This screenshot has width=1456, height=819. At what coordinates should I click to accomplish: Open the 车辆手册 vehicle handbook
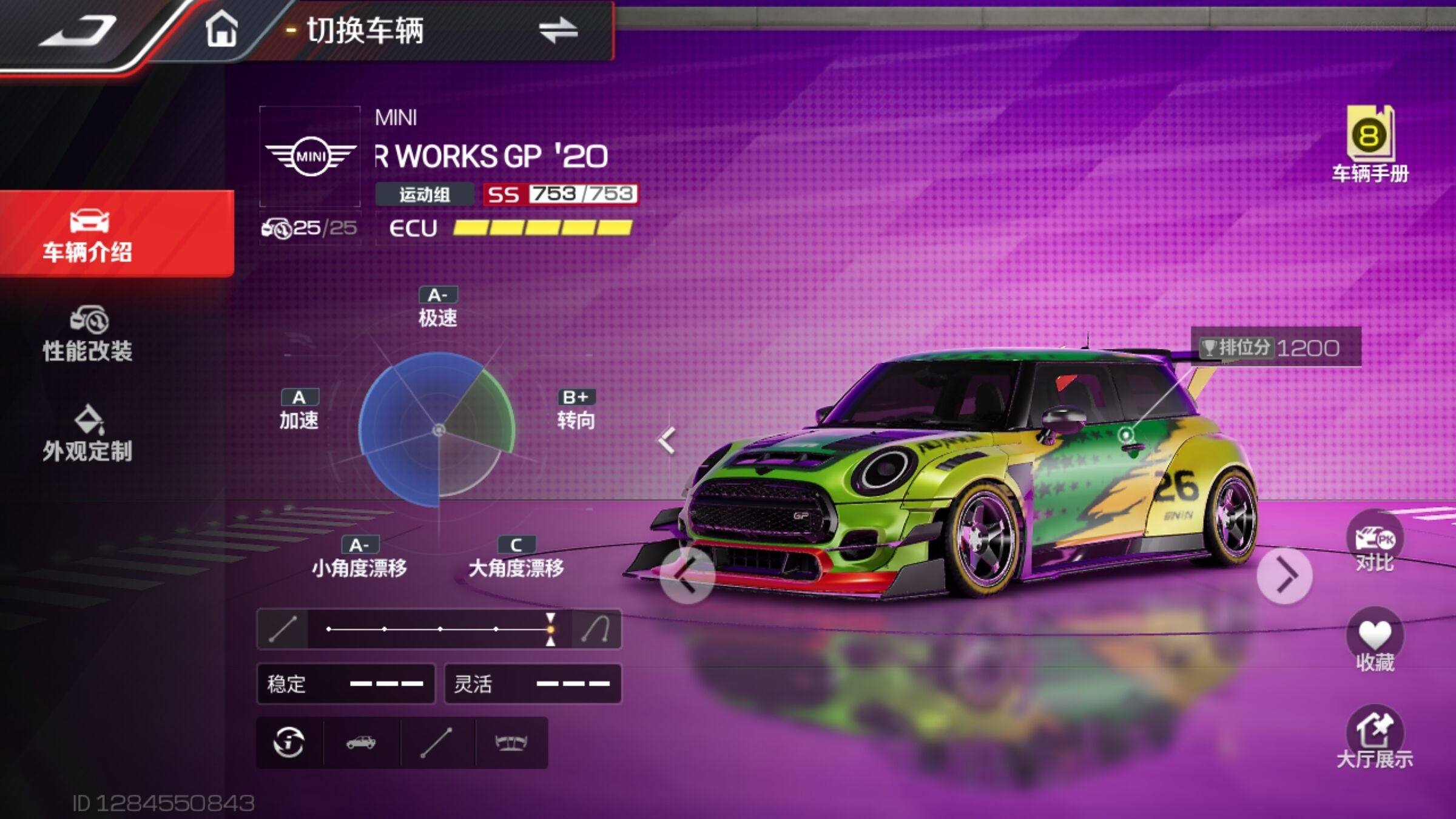coord(1370,144)
